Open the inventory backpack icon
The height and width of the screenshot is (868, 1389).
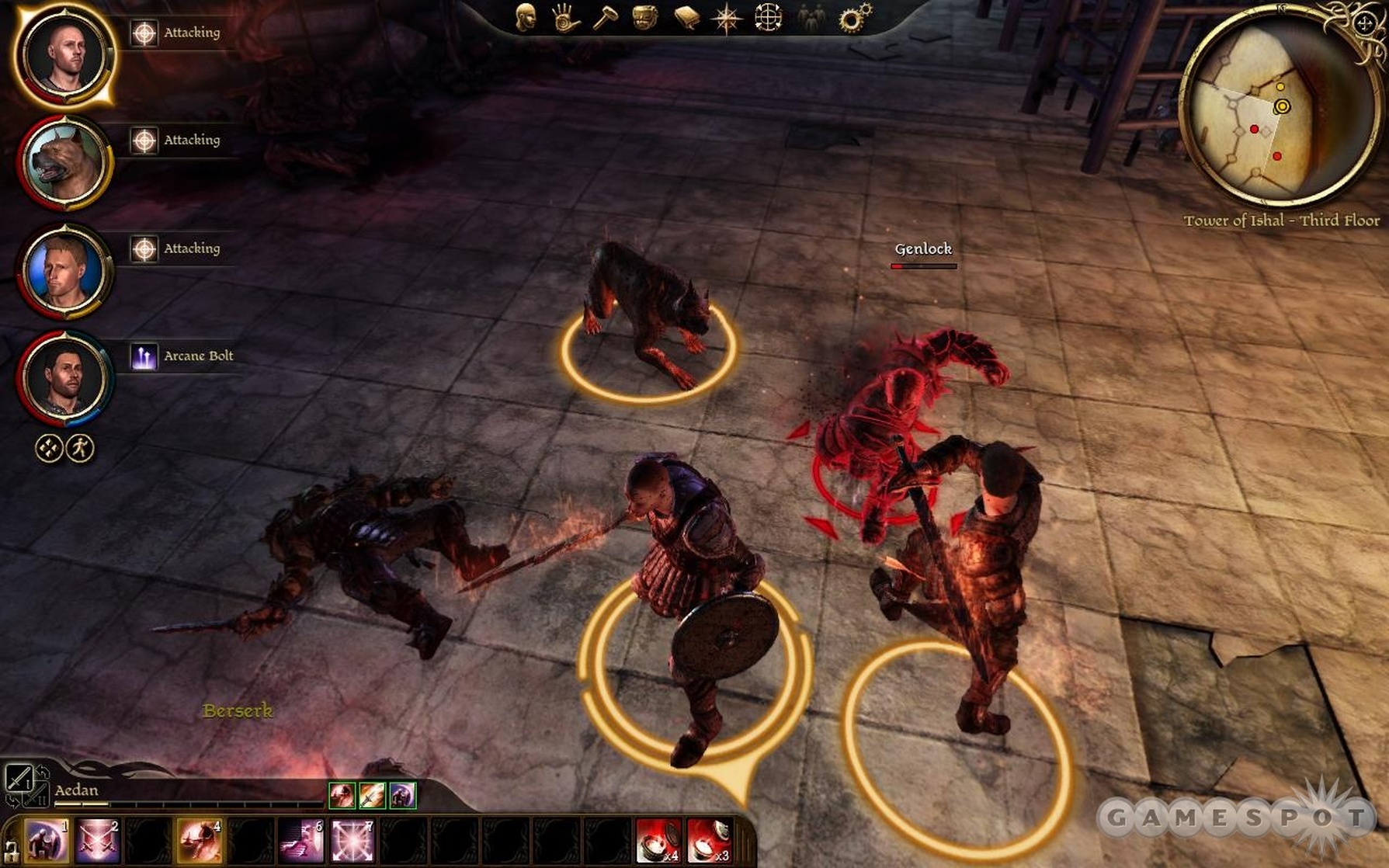(645, 18)
